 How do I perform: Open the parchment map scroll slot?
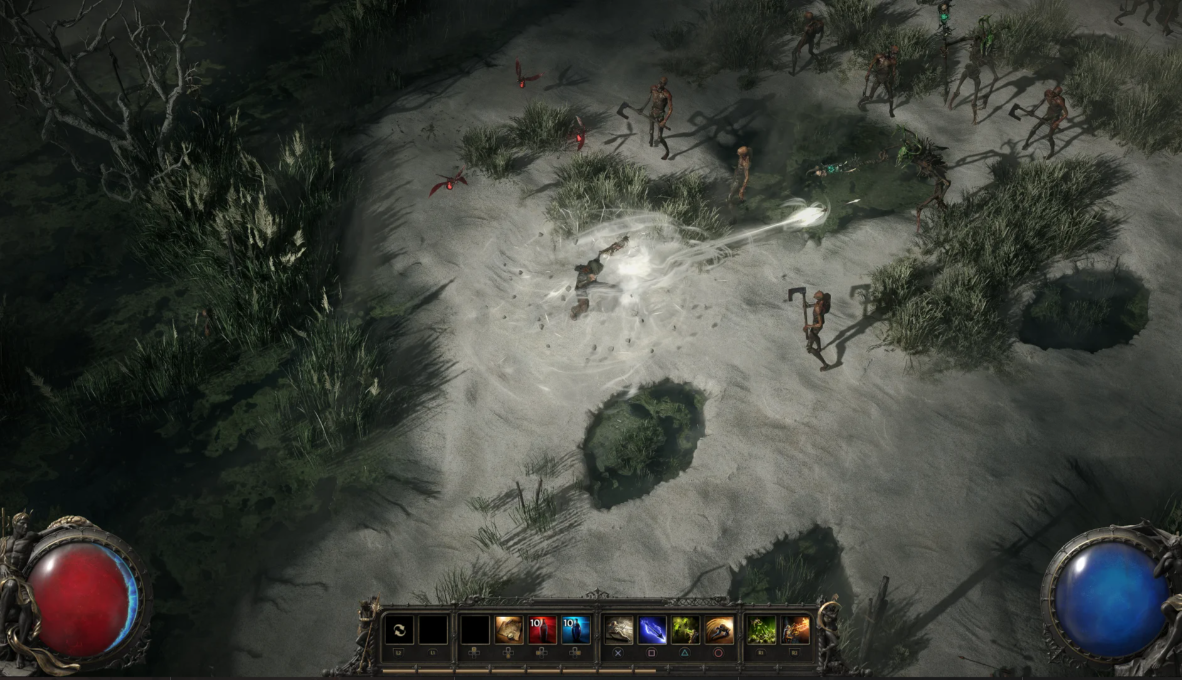509,629
